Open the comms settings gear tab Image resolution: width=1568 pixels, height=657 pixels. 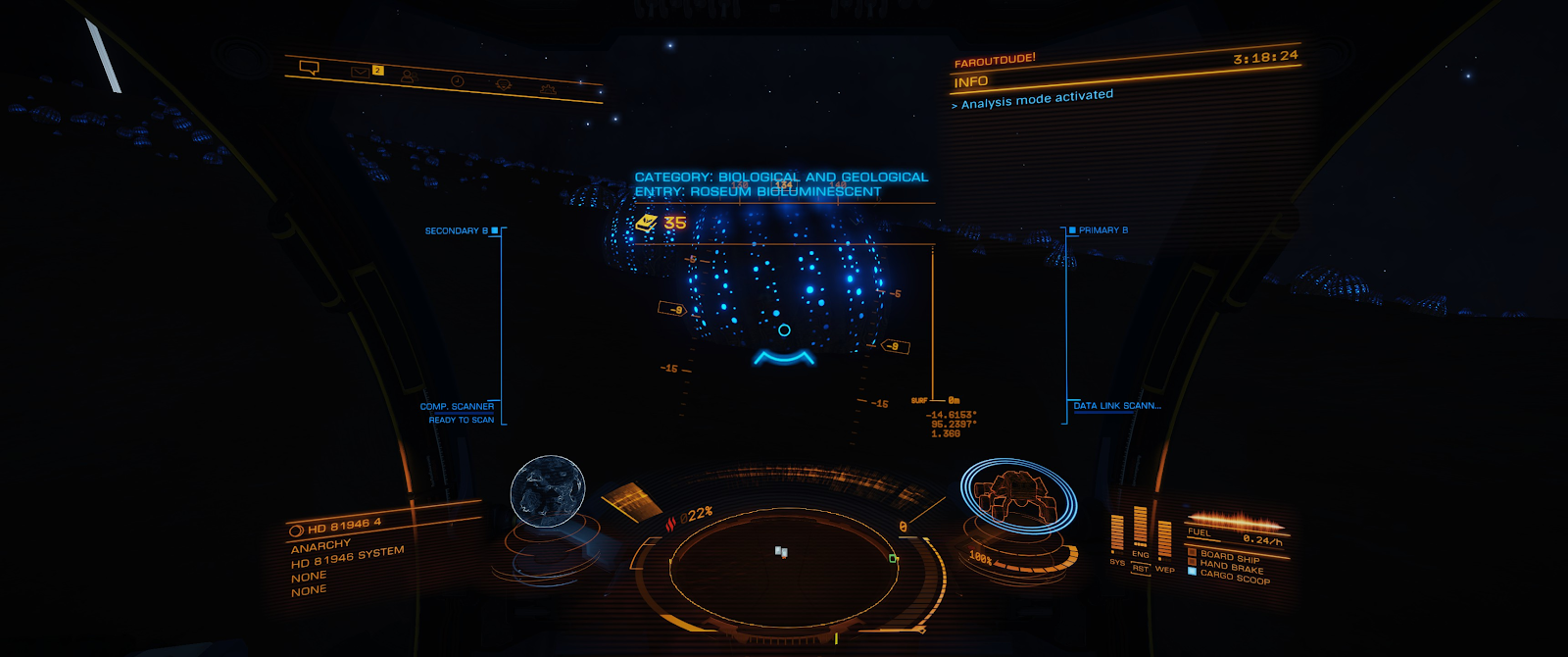click(x=548, y=90)
